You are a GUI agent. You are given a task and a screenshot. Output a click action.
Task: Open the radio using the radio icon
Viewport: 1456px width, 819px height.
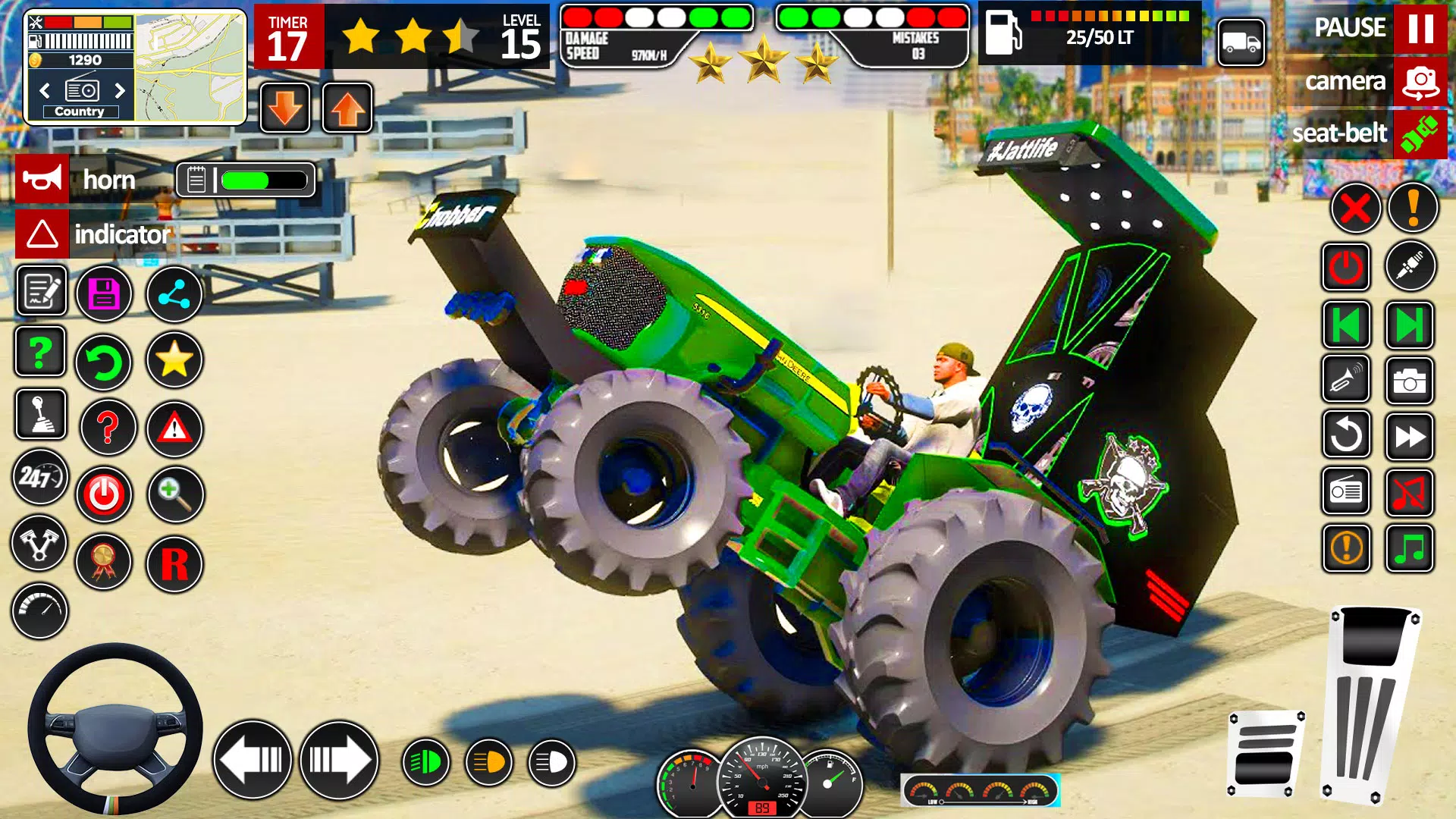[1345, 491]
